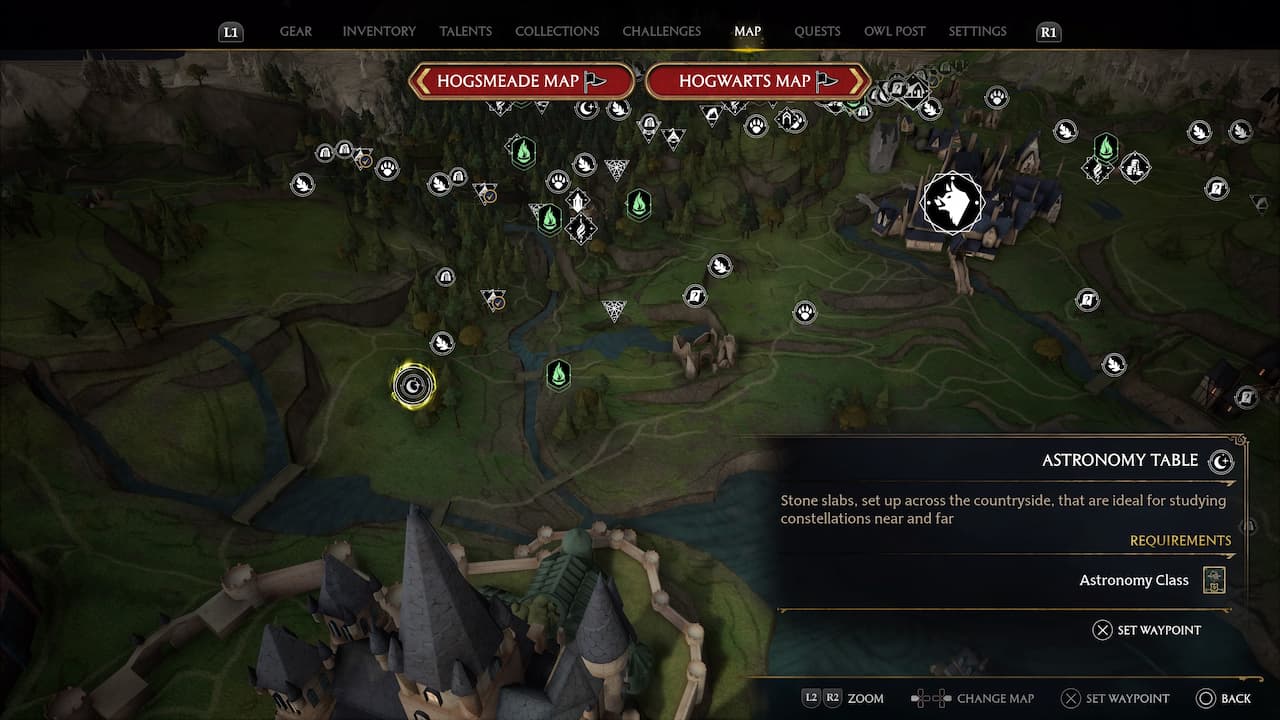Switch to the Hogwarts Map
Image resolution: width=1280 pixels, height=720 pixels.
pos(757,81)
